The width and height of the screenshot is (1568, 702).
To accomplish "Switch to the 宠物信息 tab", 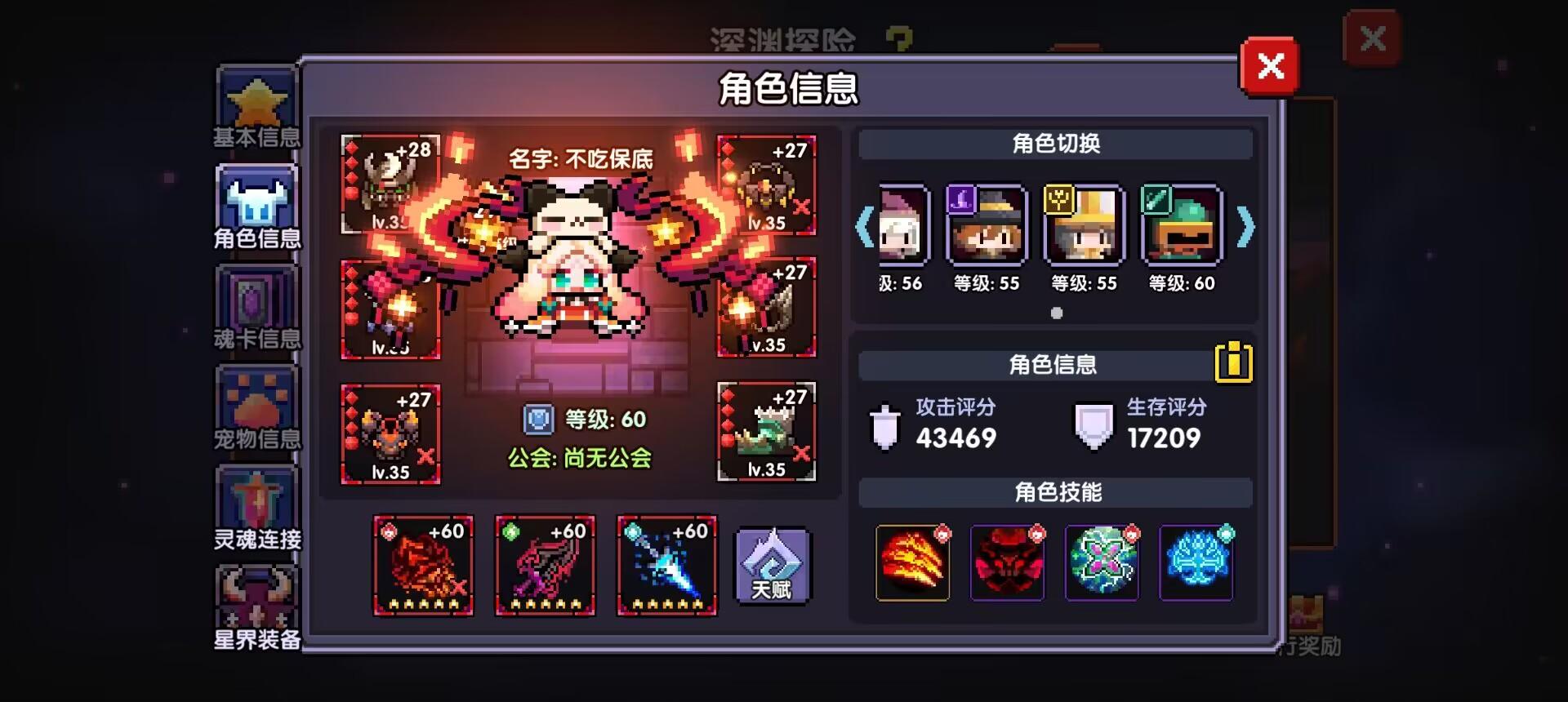I will click(256, 404).
